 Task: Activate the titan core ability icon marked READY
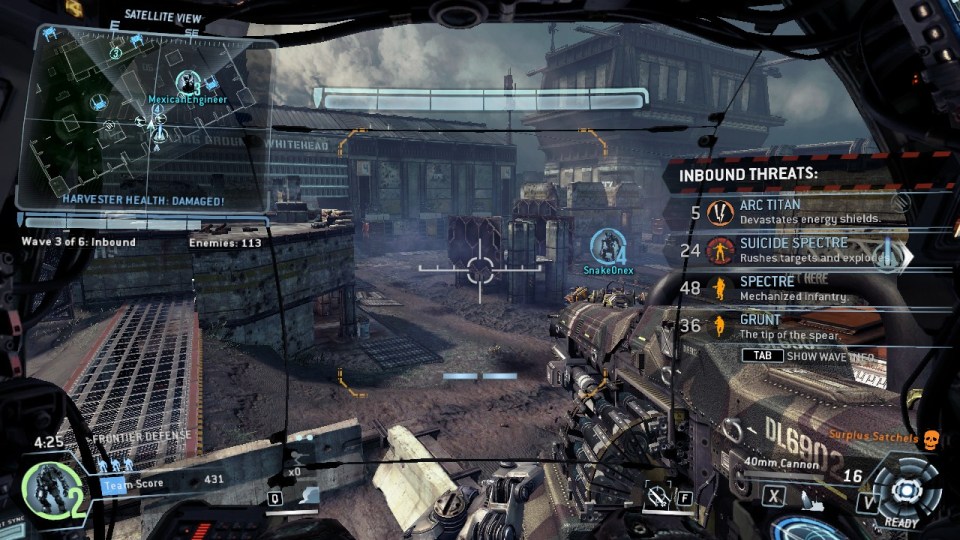907,490
